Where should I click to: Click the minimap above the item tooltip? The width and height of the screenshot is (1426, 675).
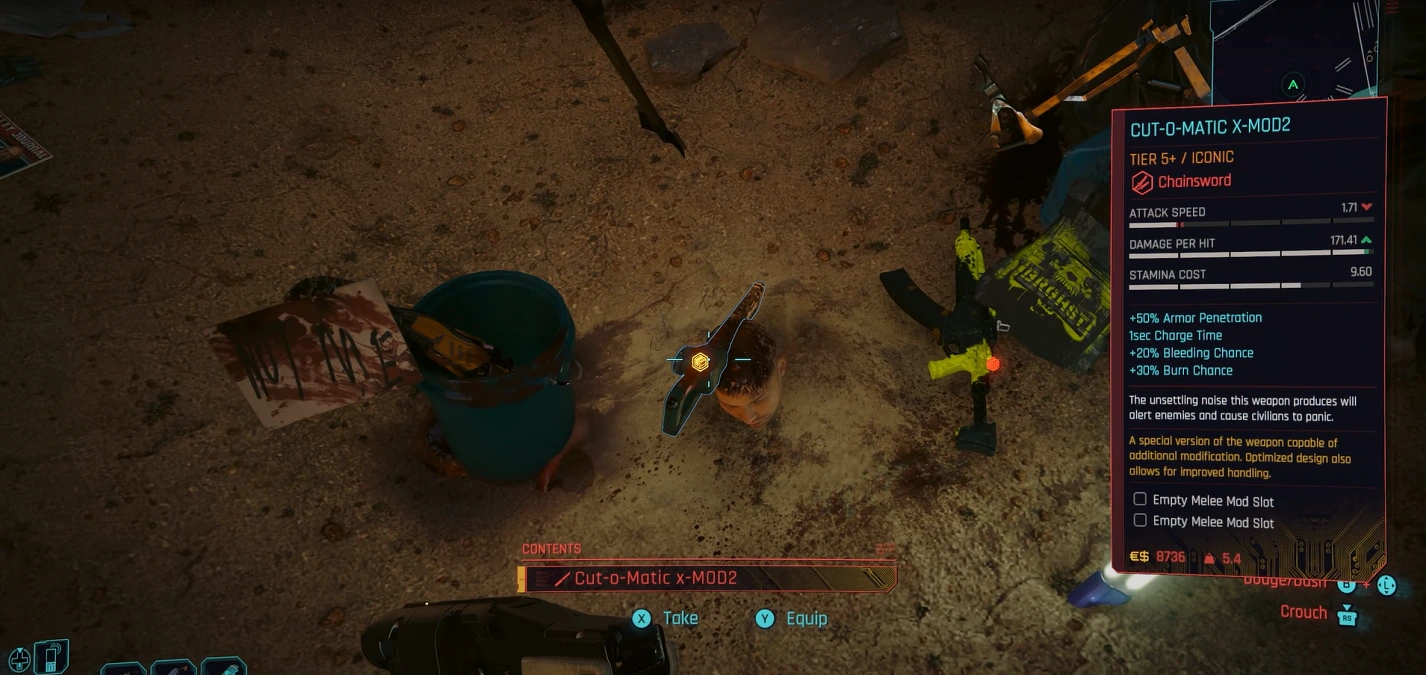1298,50
